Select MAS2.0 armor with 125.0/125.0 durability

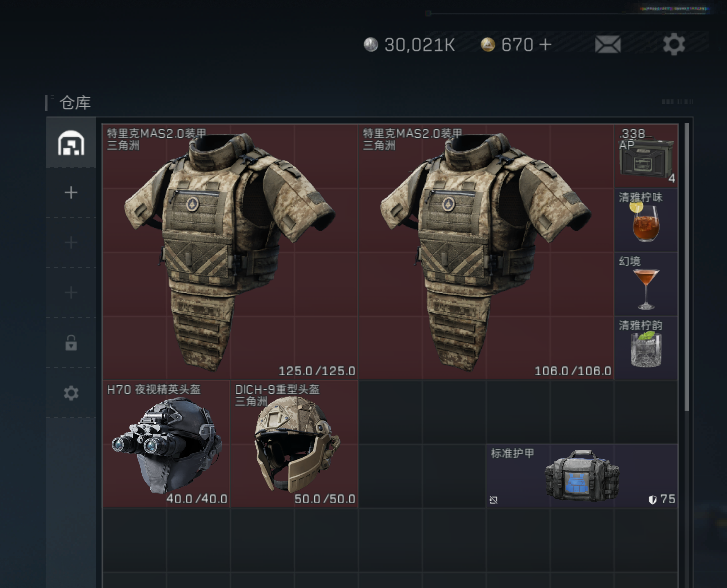point(230,251)
